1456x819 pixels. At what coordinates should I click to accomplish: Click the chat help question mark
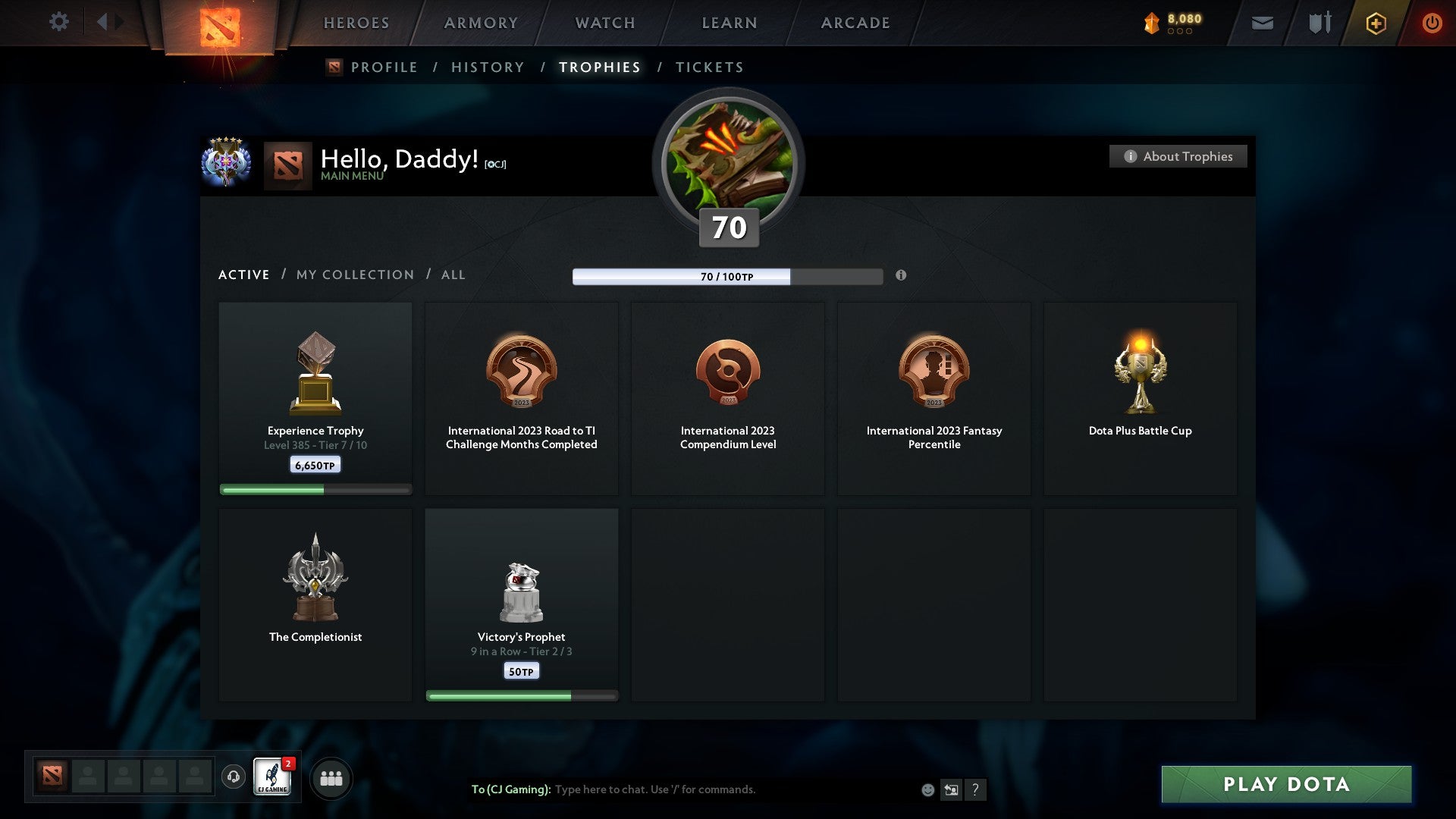point(975,789)
